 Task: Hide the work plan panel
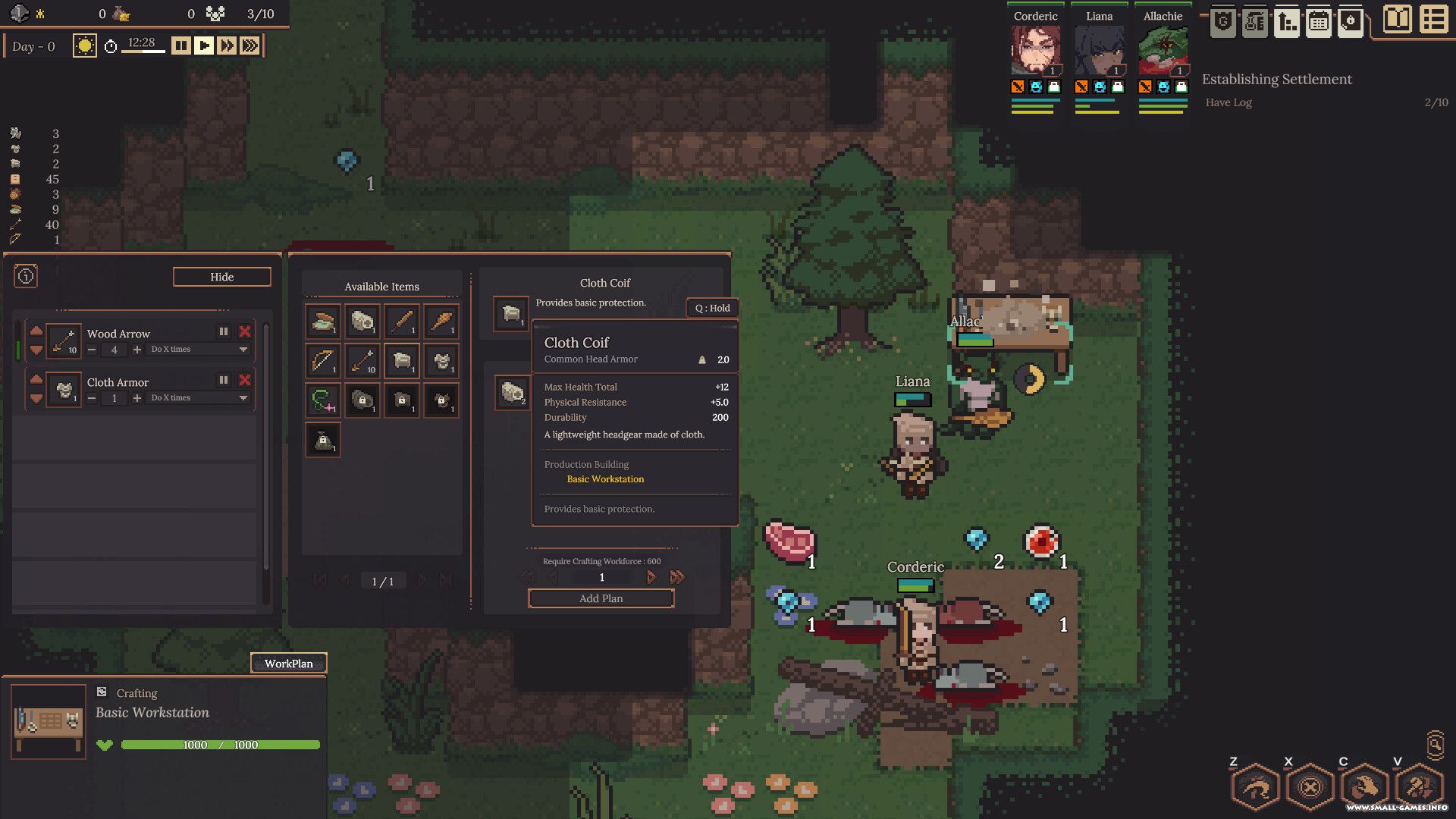coord(221,277)
